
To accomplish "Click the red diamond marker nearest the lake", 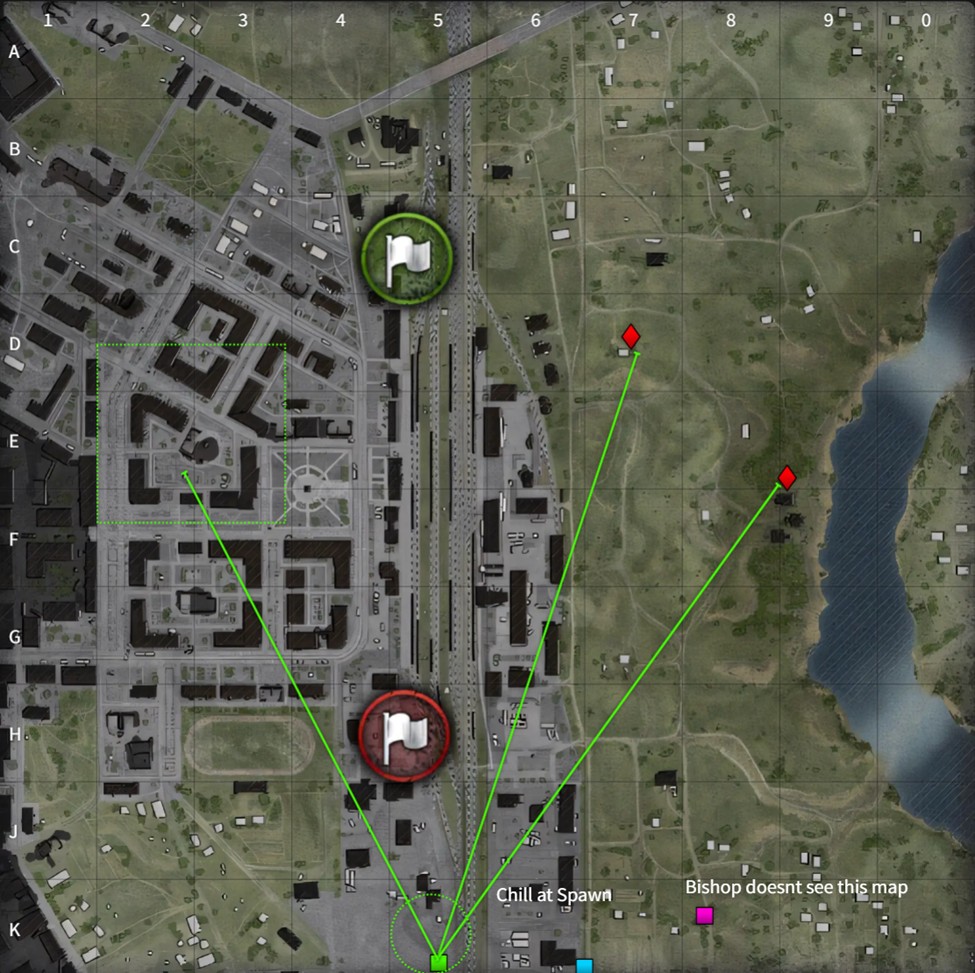I will click(x=787, y=477).
